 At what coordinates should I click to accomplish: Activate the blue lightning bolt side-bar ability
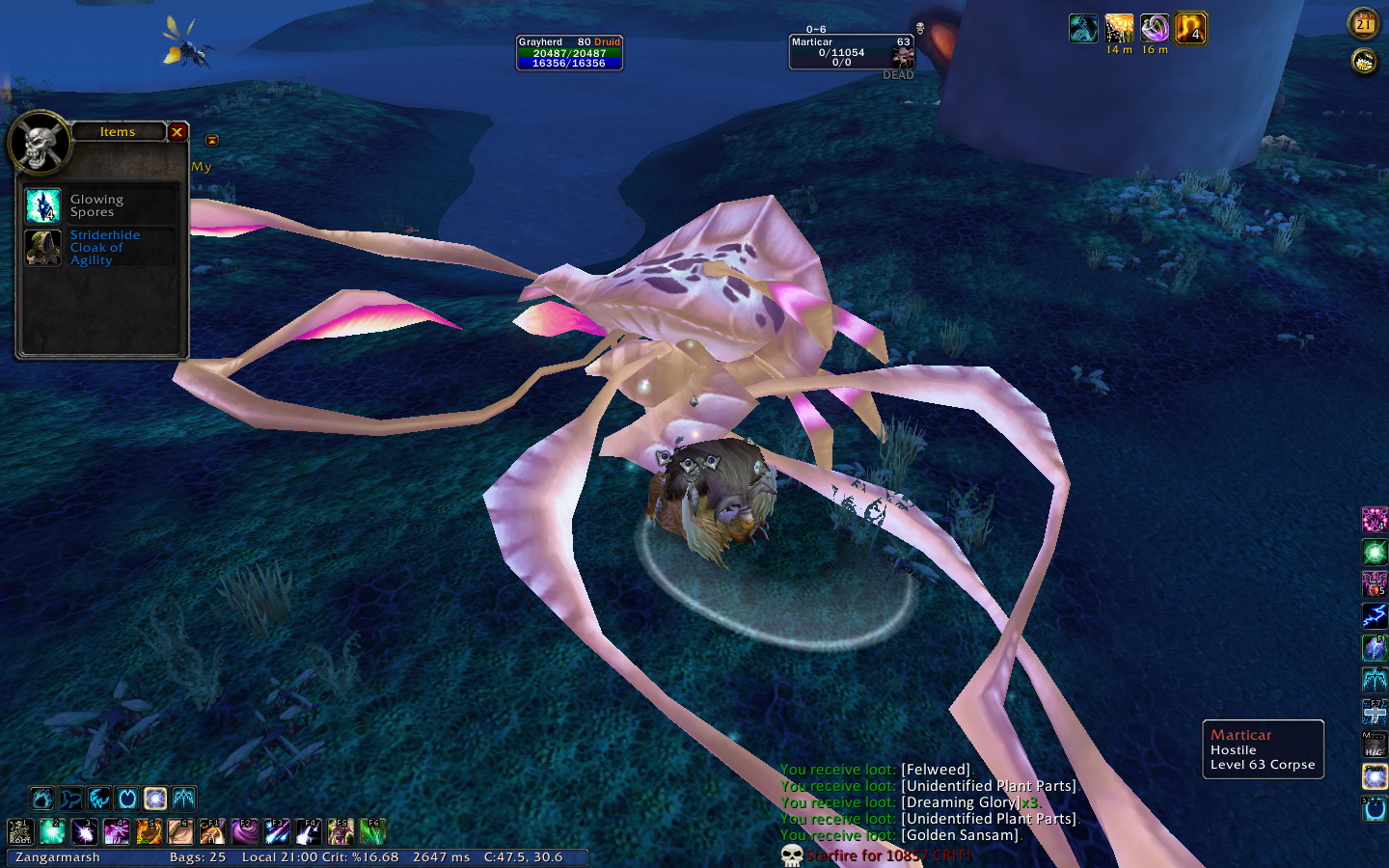[1375, 615]
